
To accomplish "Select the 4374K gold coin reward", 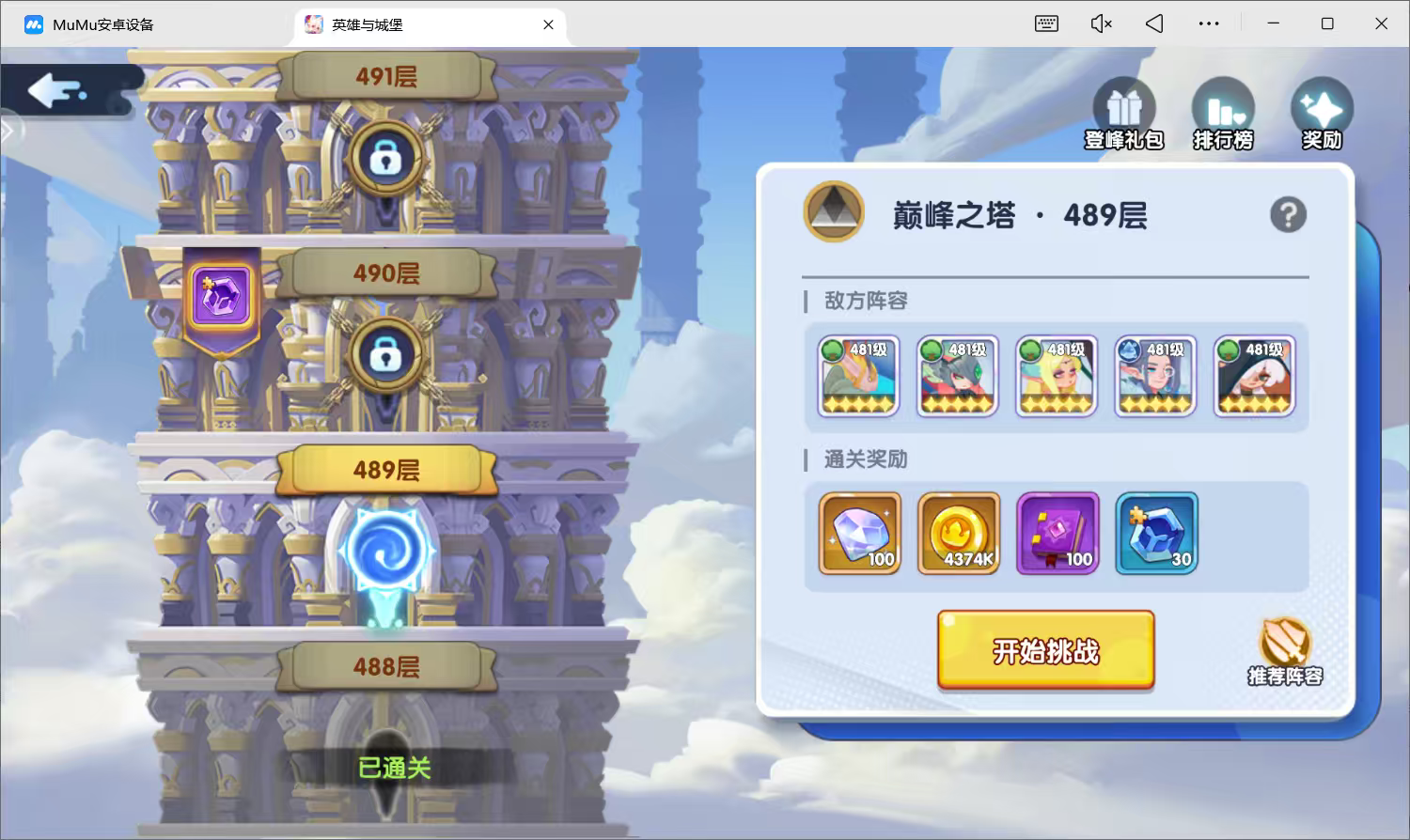I will point(957,534).
